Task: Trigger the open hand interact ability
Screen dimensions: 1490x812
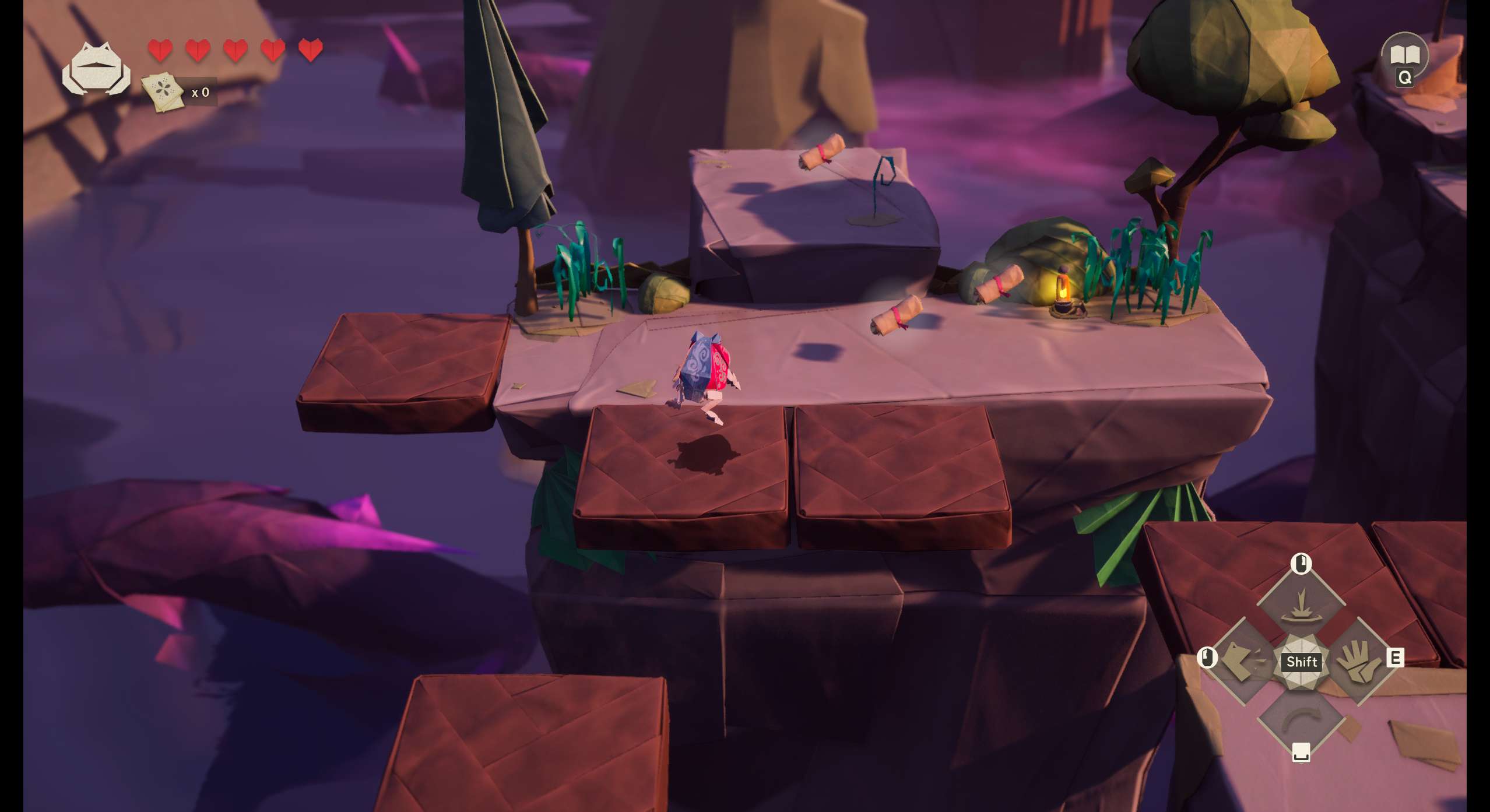Action: pyautogui.click(x=1358, y=661)
